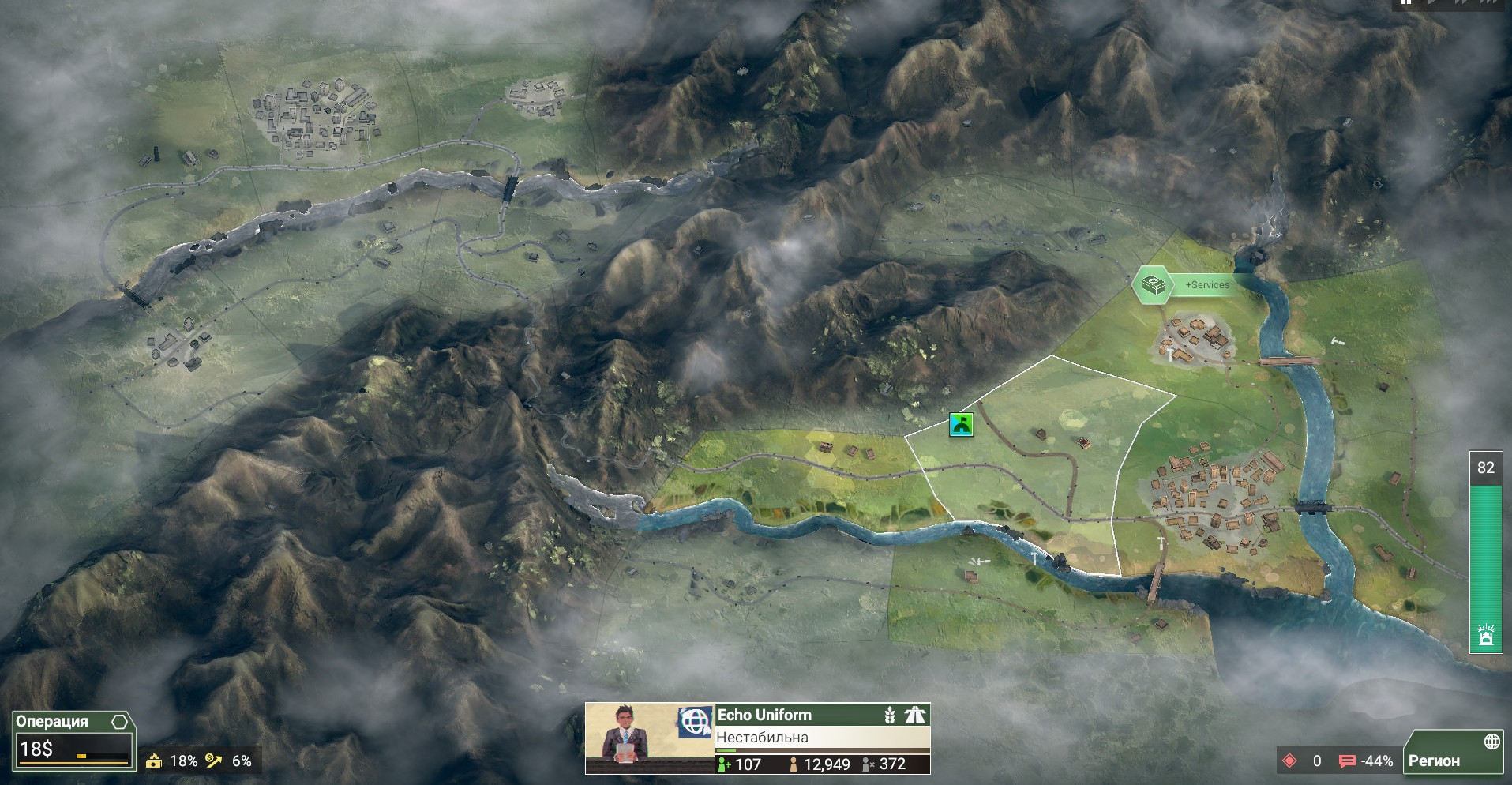Show the inflation coin arrow indicator
Viewport: 1512px width, 785px height.
(214, 761)
